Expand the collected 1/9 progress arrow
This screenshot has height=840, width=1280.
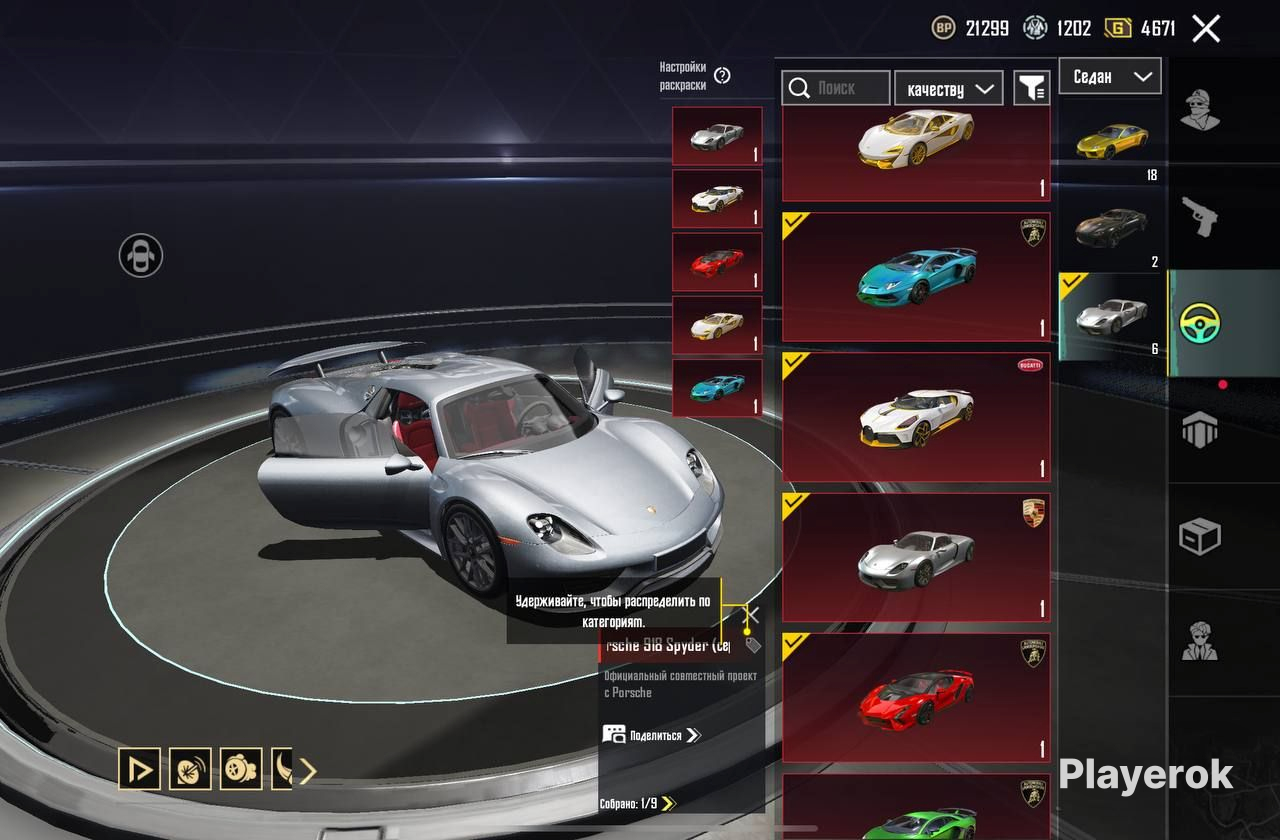pyautogui.click(x=669, y=803)
